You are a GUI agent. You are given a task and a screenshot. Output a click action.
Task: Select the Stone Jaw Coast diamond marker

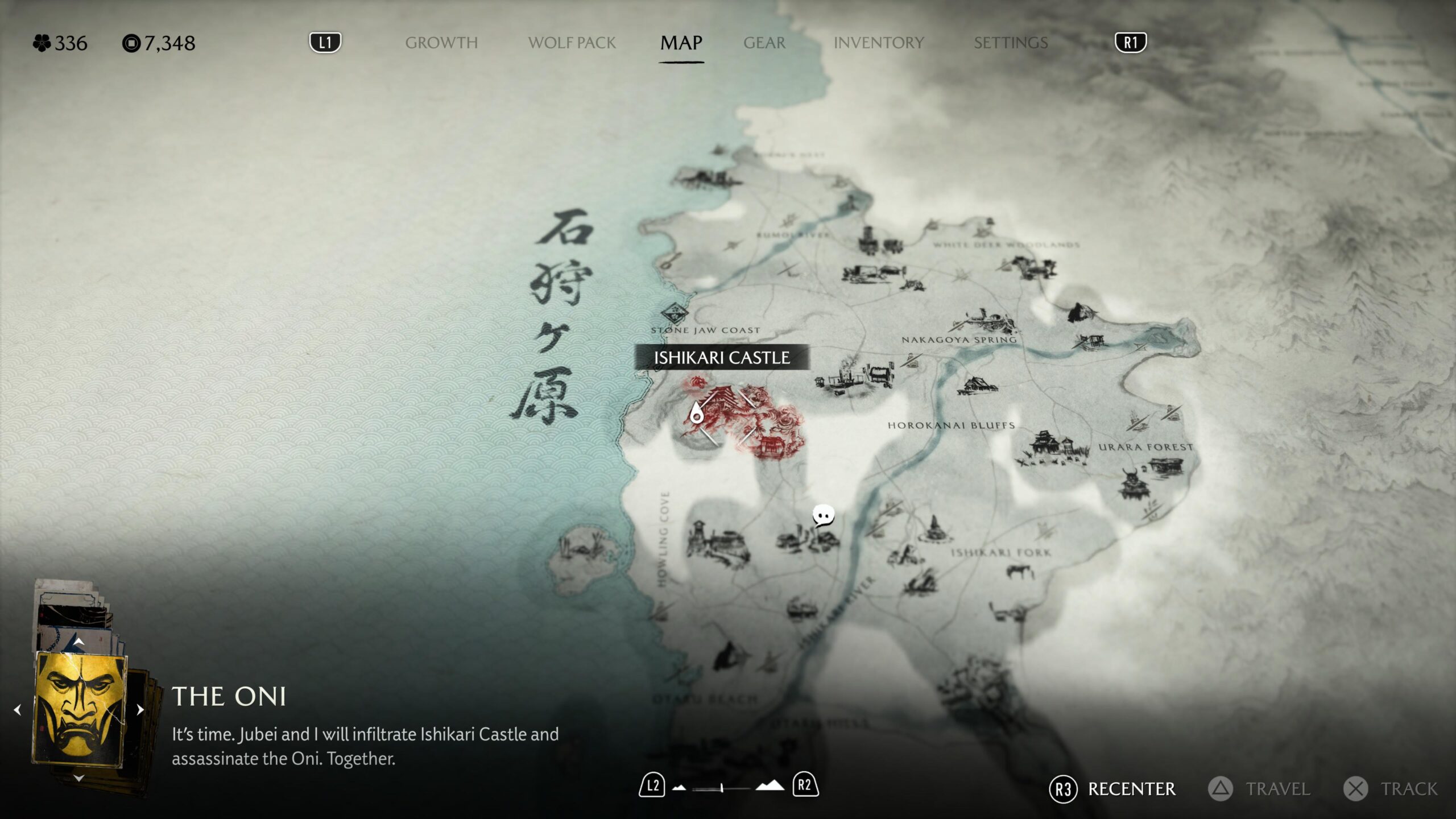pyautogui.click(x=675, y=312)
